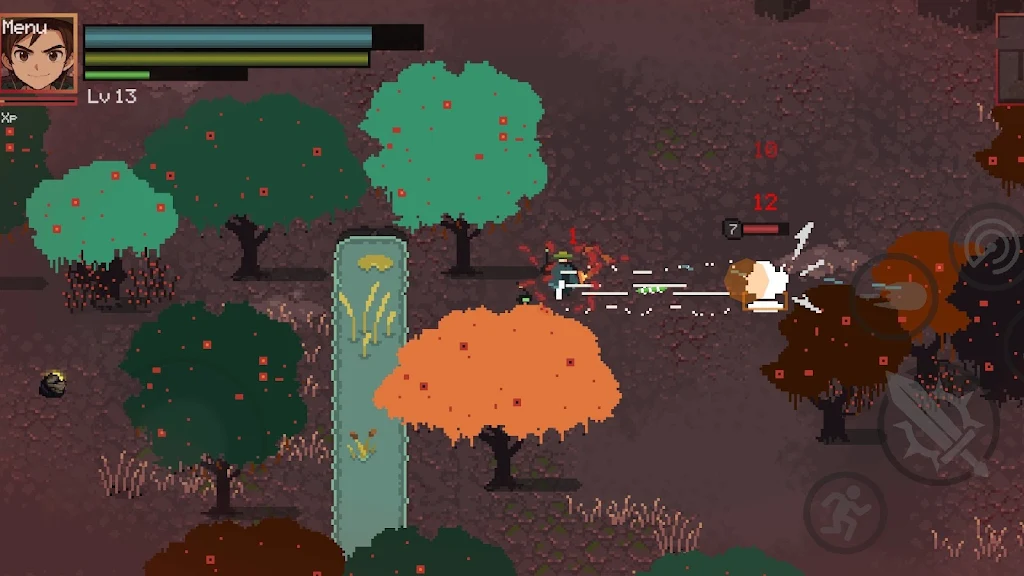Trigger the spiral swirl skill button

point(989,245)
